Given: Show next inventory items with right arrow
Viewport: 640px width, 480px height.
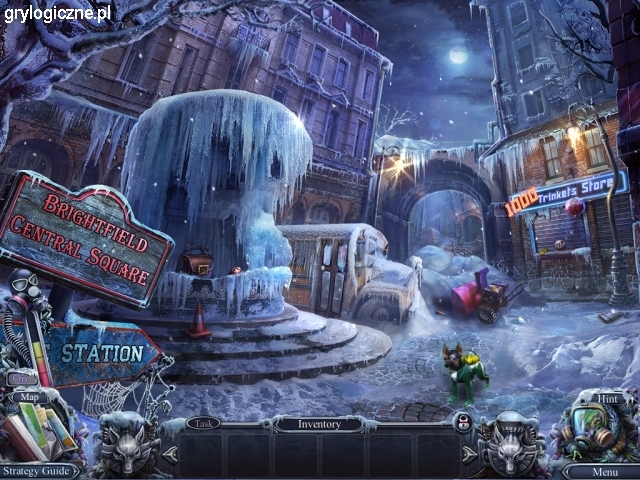Looking at the screenshot, I should pos(470,454).
